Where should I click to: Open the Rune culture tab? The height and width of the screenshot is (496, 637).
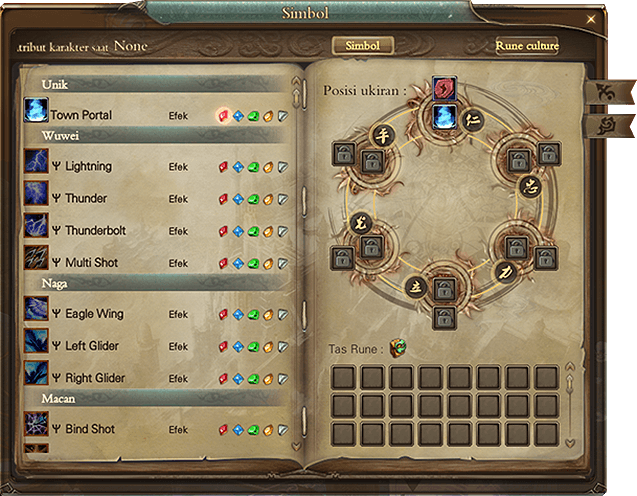tap(527, 46)
